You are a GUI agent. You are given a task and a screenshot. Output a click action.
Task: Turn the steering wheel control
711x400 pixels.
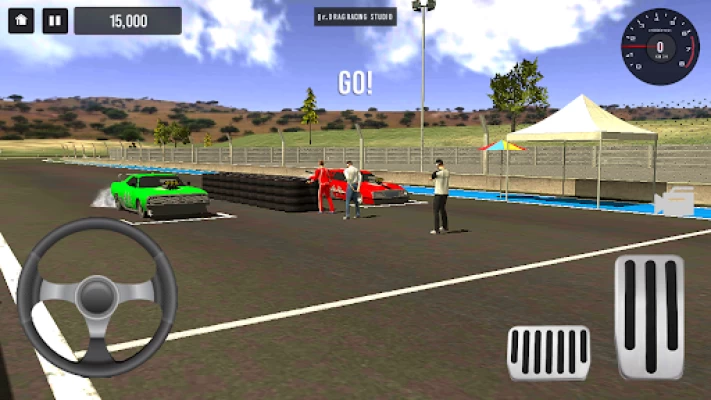point(97,297)
